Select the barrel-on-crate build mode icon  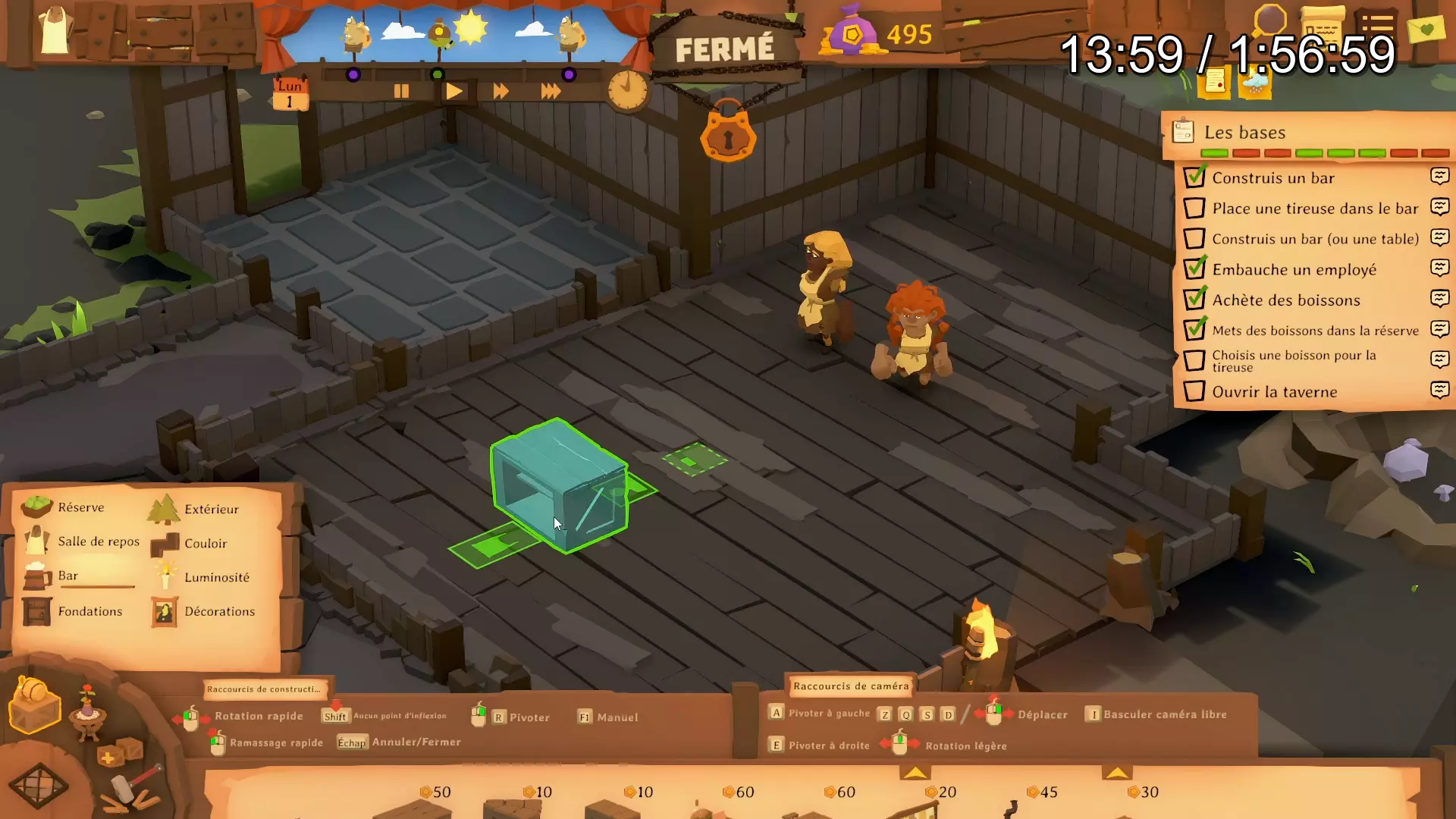point(35,704)
